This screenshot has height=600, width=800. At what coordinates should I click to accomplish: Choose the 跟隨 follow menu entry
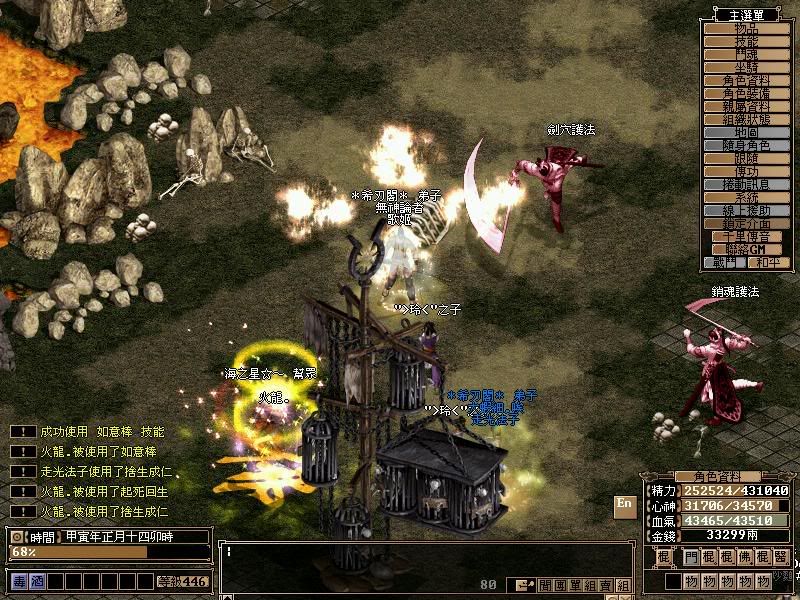[747, 159]
